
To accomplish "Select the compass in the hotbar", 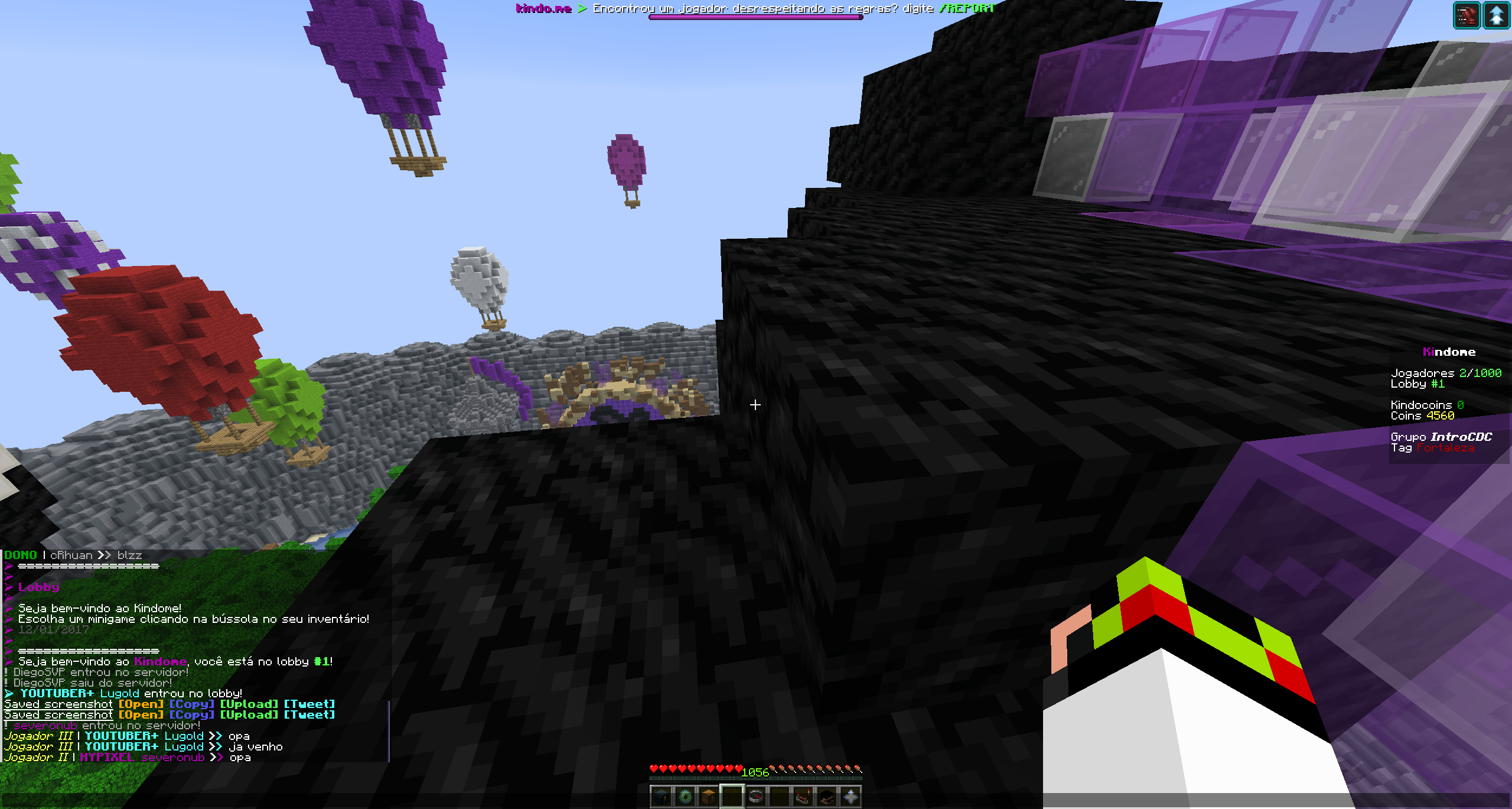I will pos(756,797).
